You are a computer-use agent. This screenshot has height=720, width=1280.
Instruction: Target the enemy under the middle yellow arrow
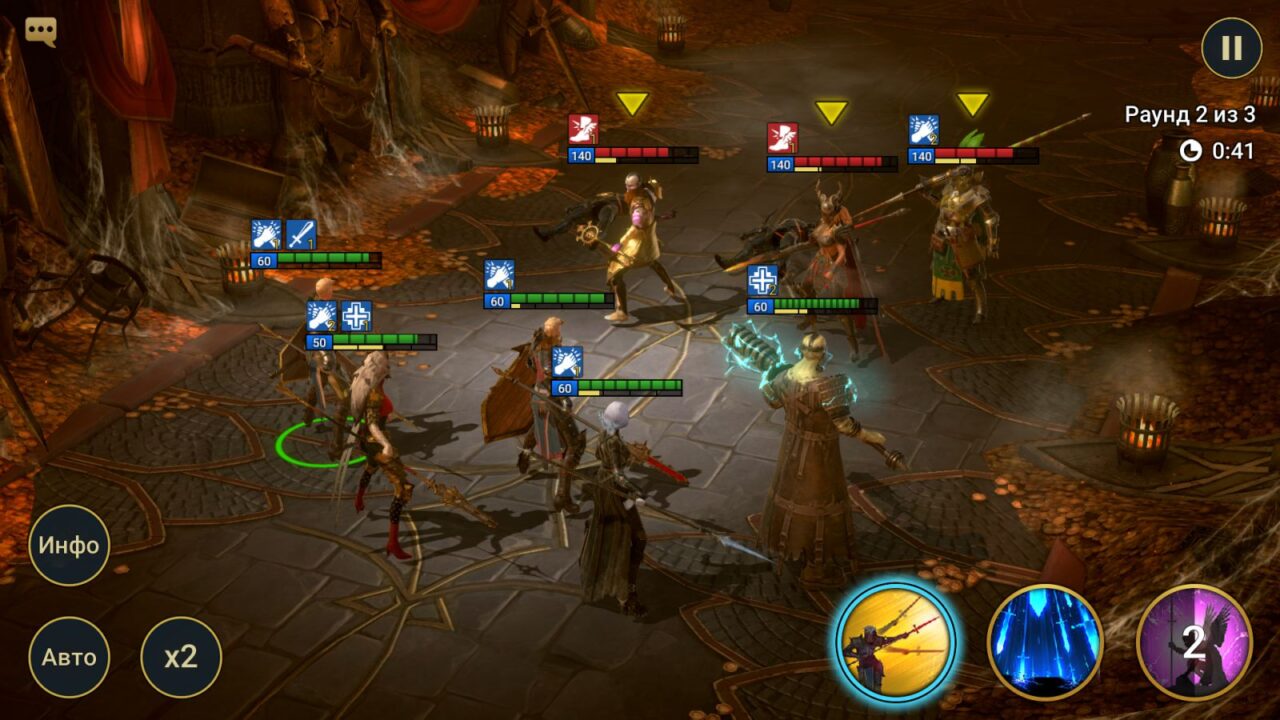[x=830, y=240]
